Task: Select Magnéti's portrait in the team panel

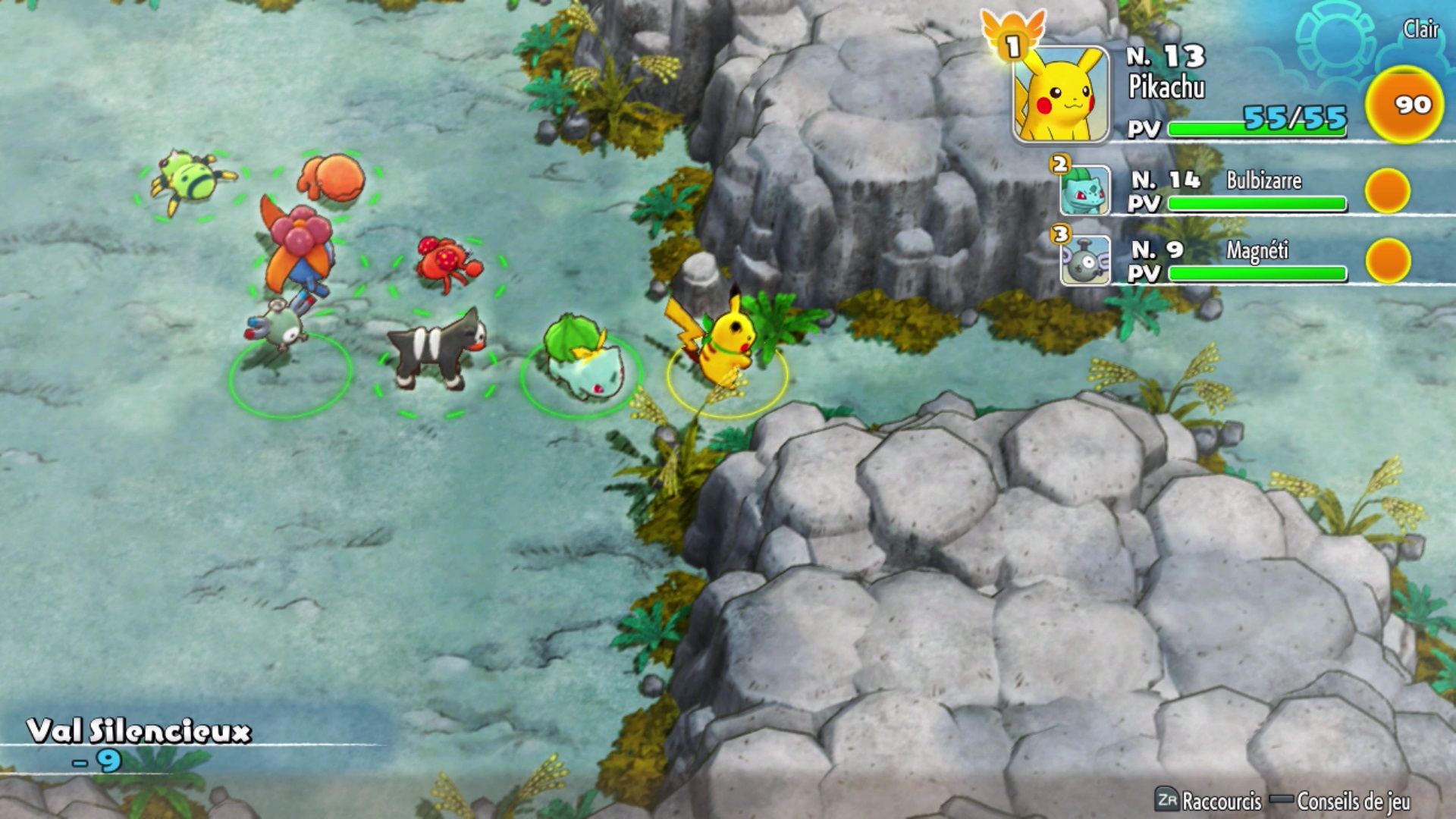Action: click(1084, 262)
